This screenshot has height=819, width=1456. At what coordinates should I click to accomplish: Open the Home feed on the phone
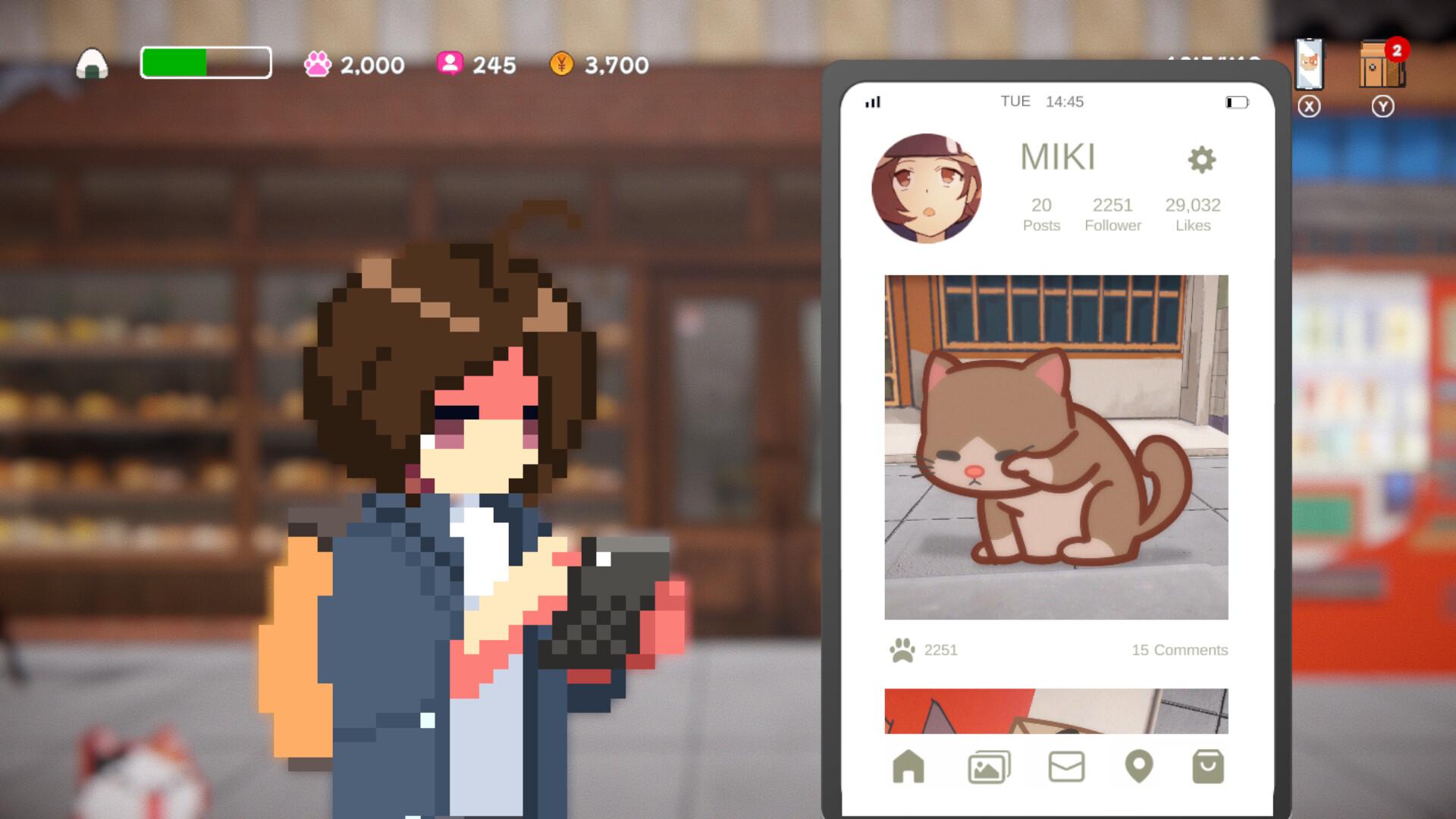[x=910, y=767]
